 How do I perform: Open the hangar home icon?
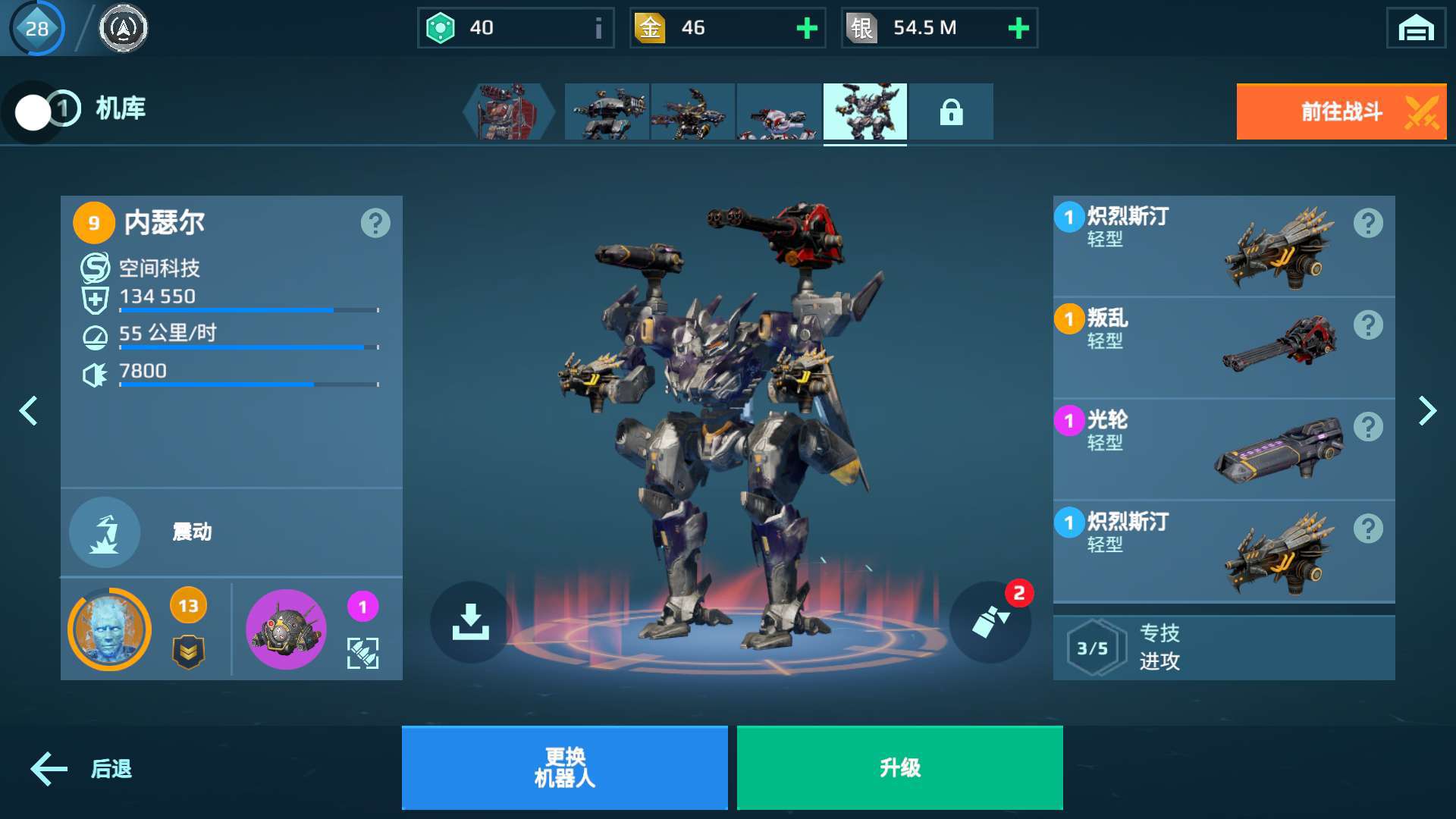tap(1415, 29)
